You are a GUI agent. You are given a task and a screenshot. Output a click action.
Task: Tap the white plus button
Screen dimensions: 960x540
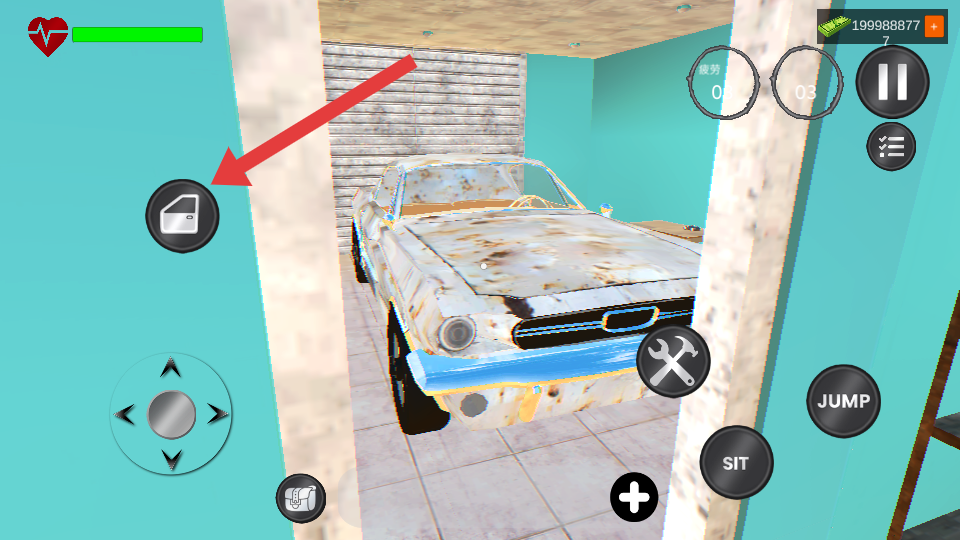point(634,497)
